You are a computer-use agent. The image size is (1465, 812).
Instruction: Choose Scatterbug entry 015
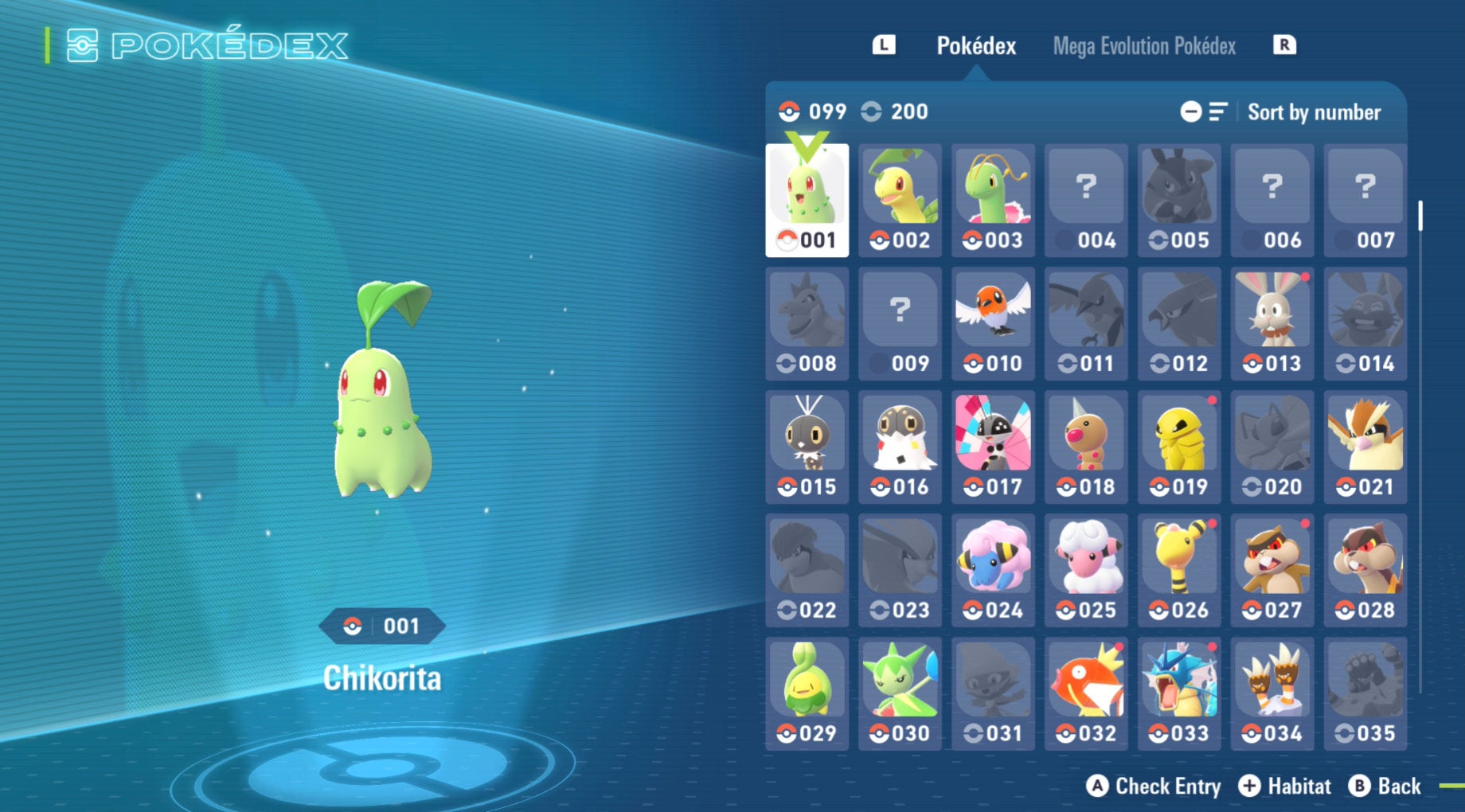coord(807,447)
